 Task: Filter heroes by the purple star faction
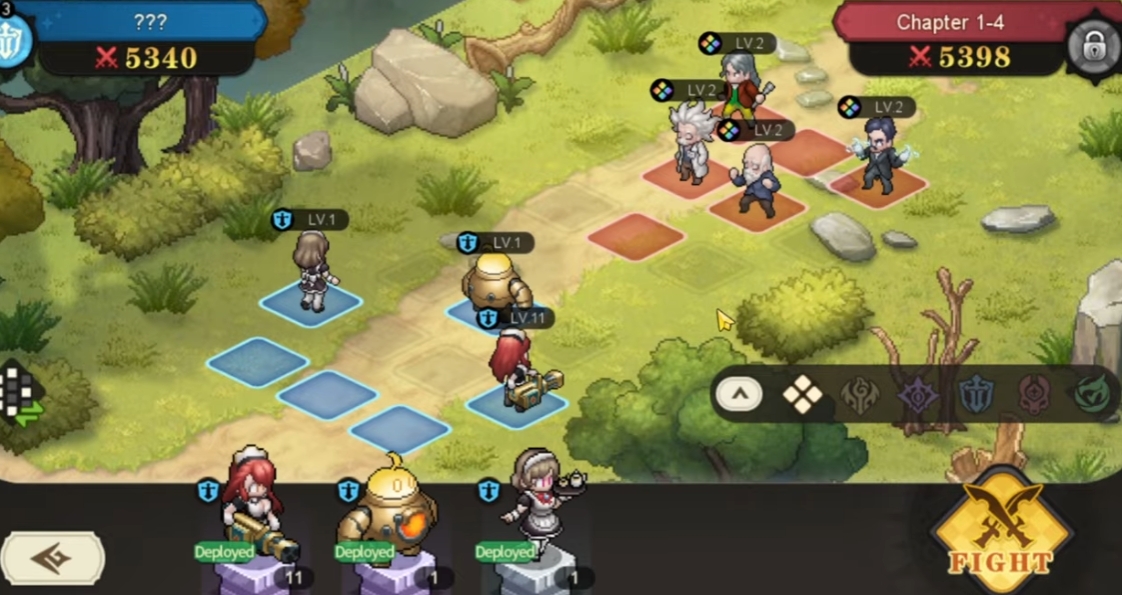(x=917, y=395)
